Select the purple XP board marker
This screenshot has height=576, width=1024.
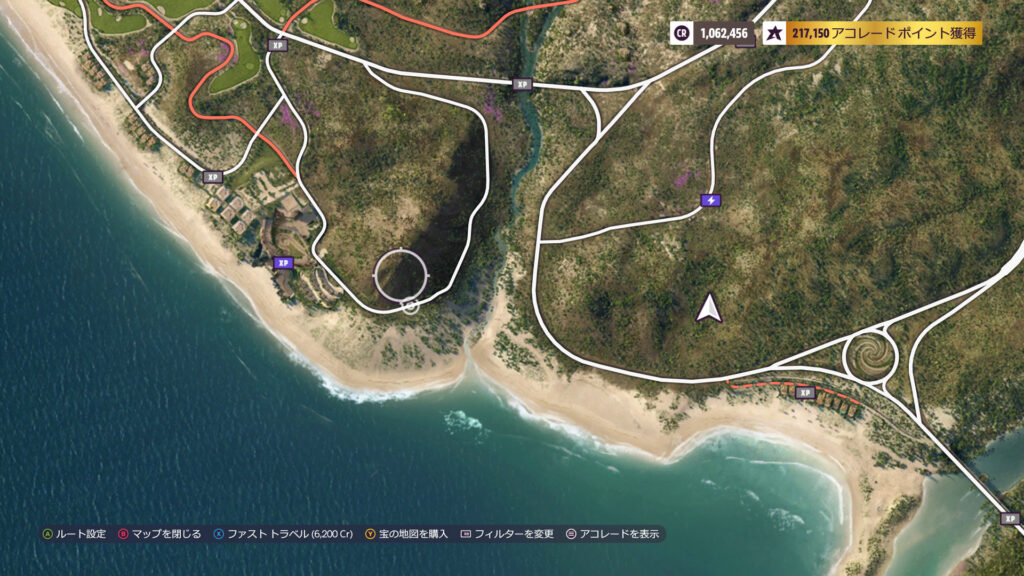coord(284,263)
